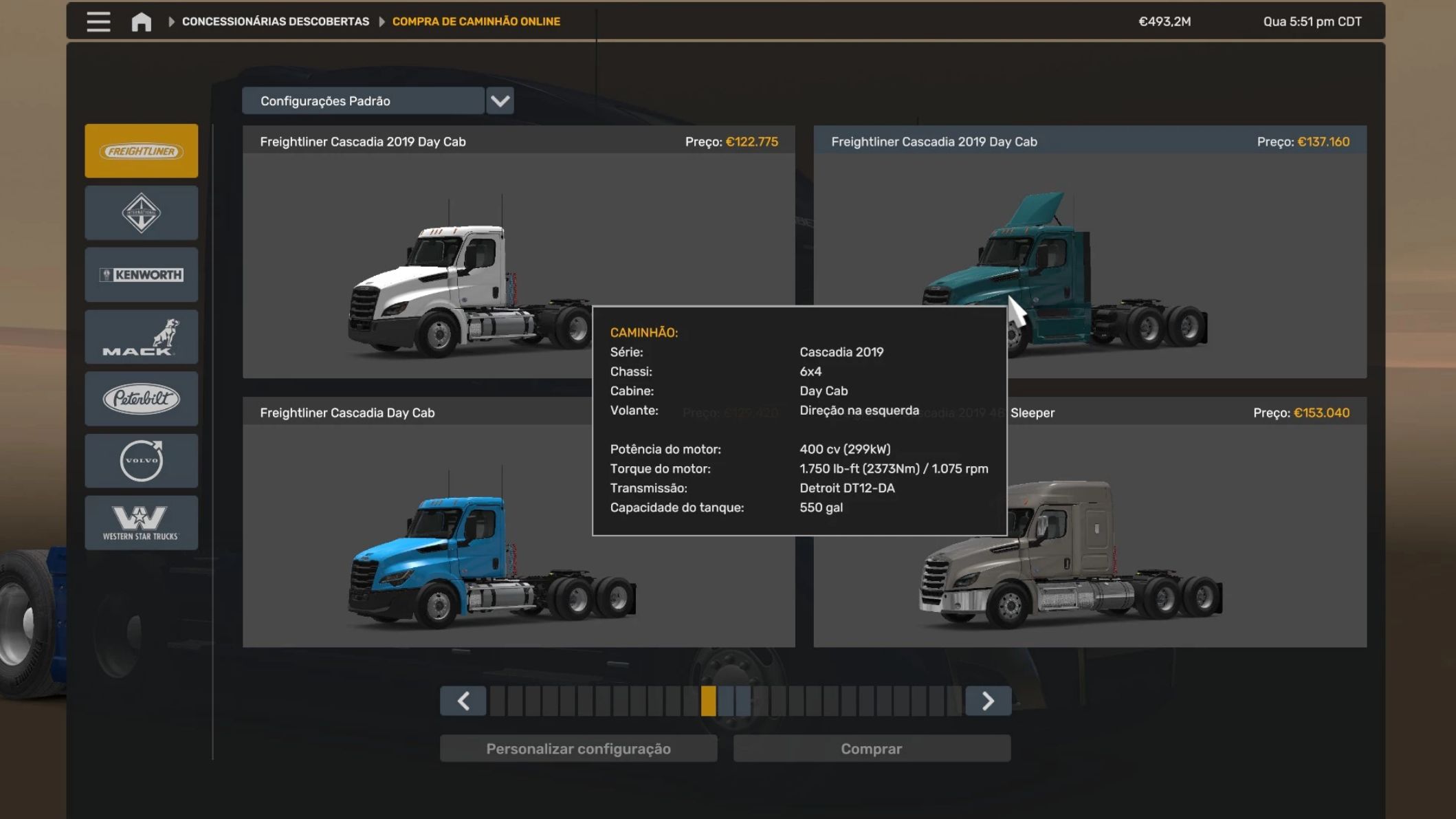This screenshot has width=1456, height=819.
Task: Select the Freightliner brand tab
Action: (x=142, y=151)
